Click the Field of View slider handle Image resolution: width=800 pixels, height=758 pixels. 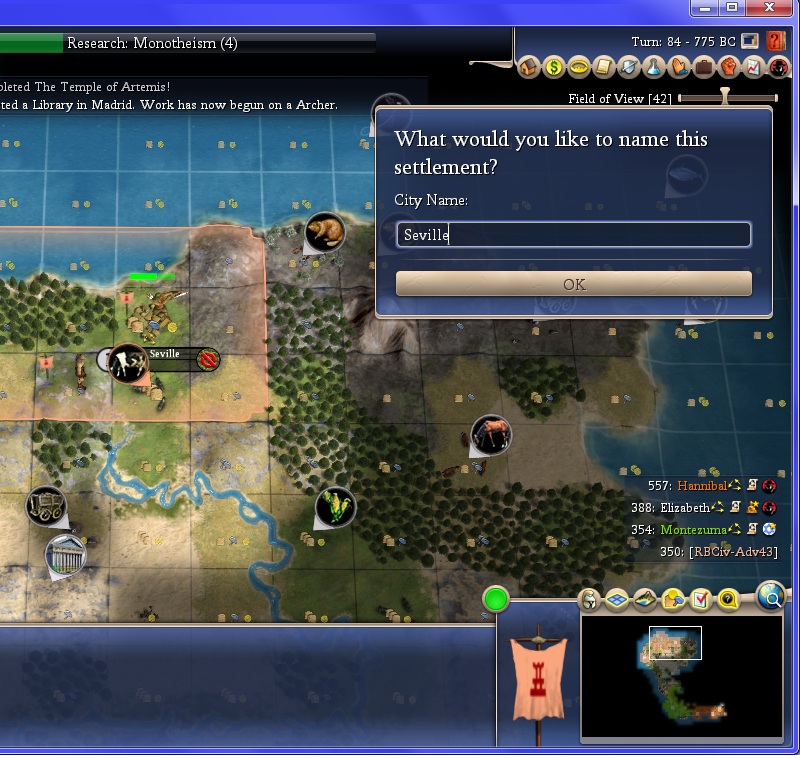[x=725, y=98]
